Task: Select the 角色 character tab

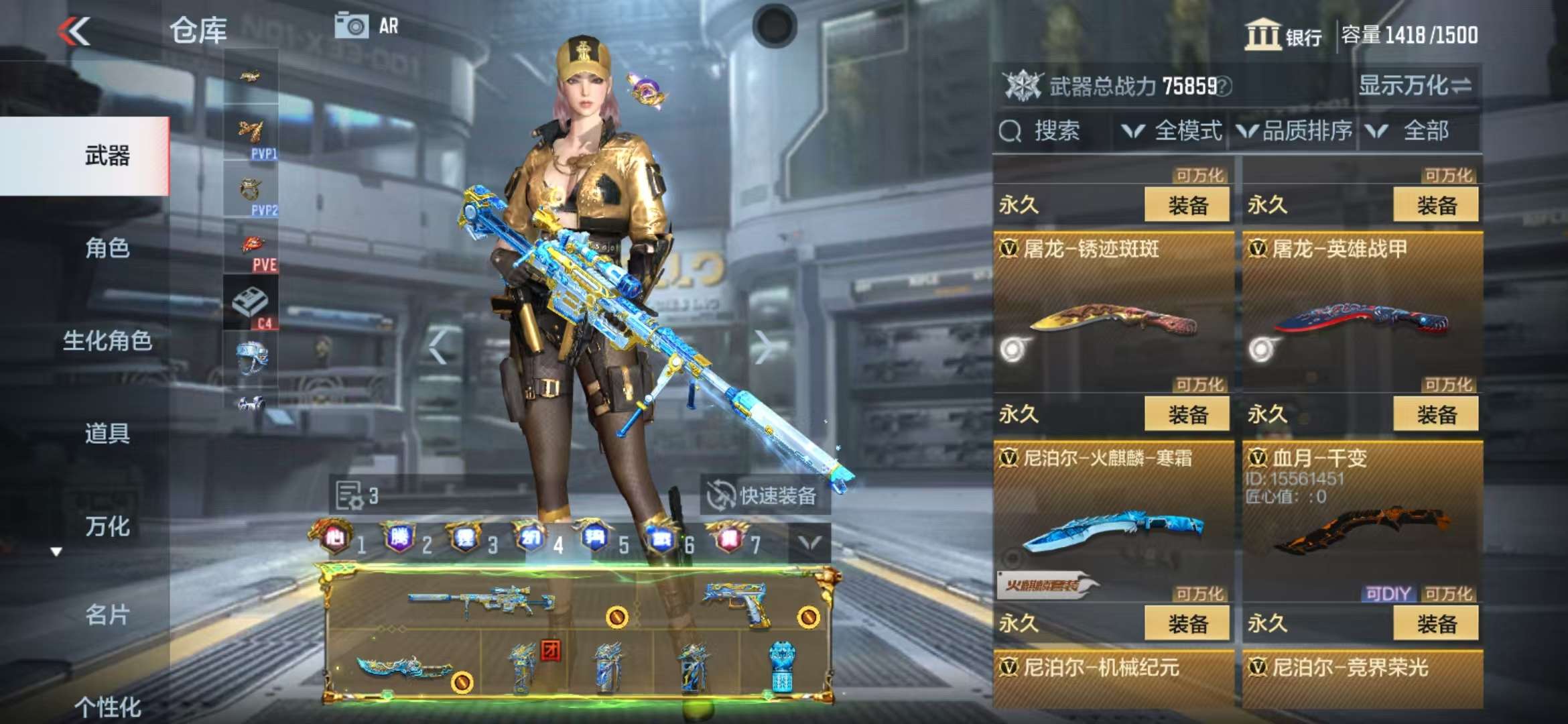Action: coord(107,249)
